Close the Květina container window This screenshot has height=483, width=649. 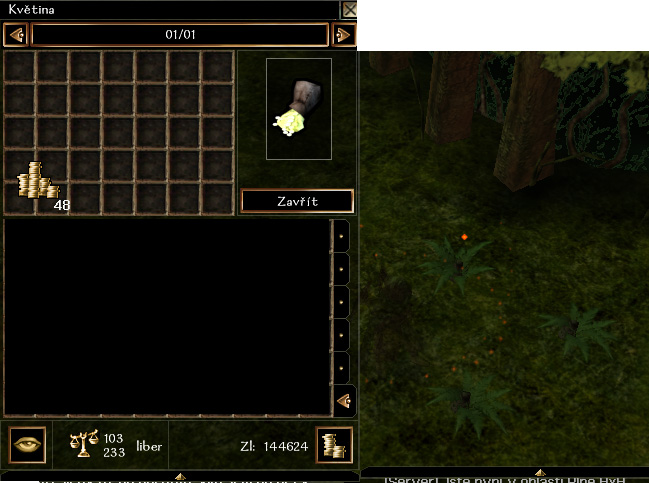[x=349, y=10]
